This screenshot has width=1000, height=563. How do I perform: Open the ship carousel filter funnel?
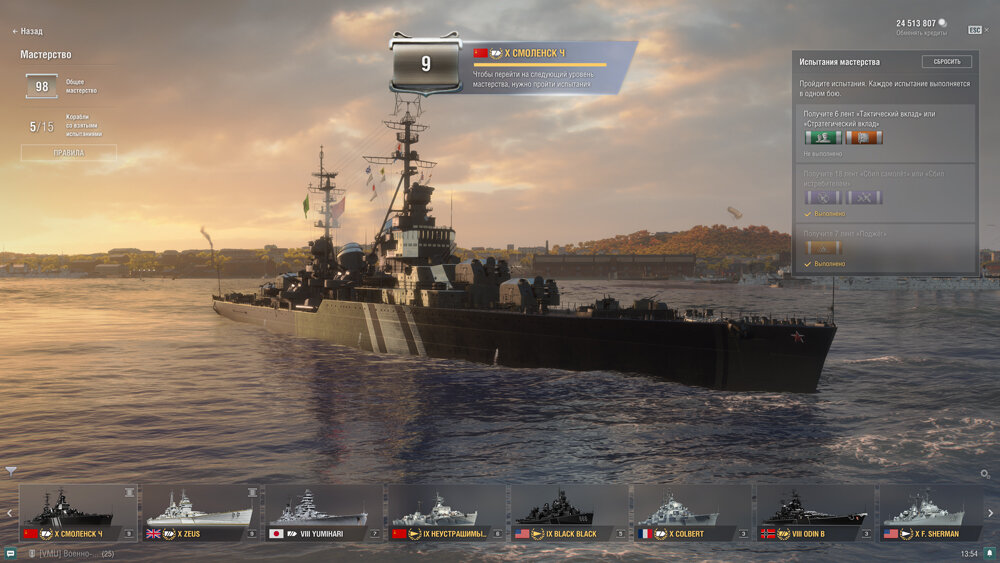pyautogui.click(x=11, y=470)
